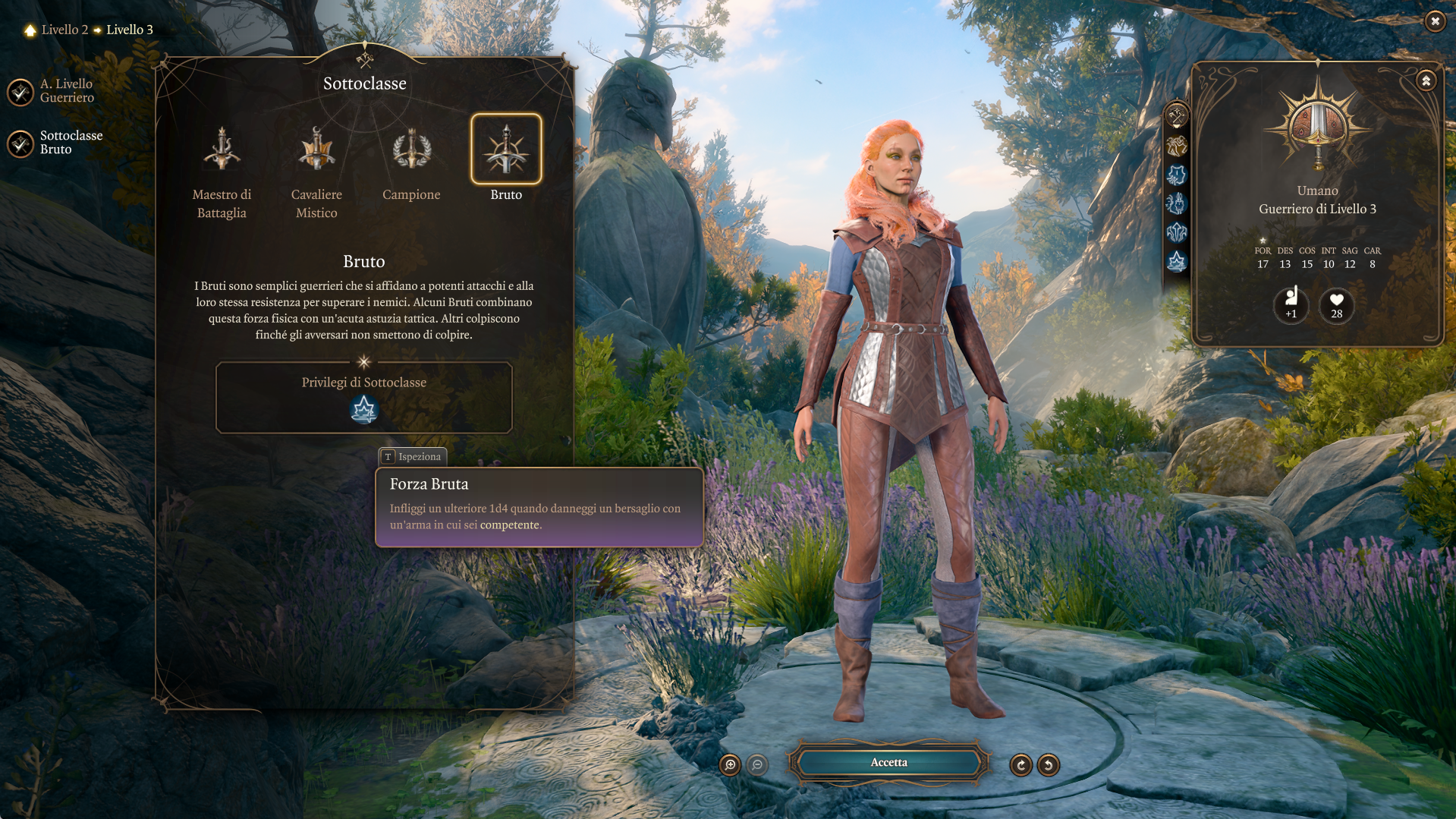Rotate the character counter-clockwise
Image resolution: width=1456 pixels, height=819 pixels.
1049,765
